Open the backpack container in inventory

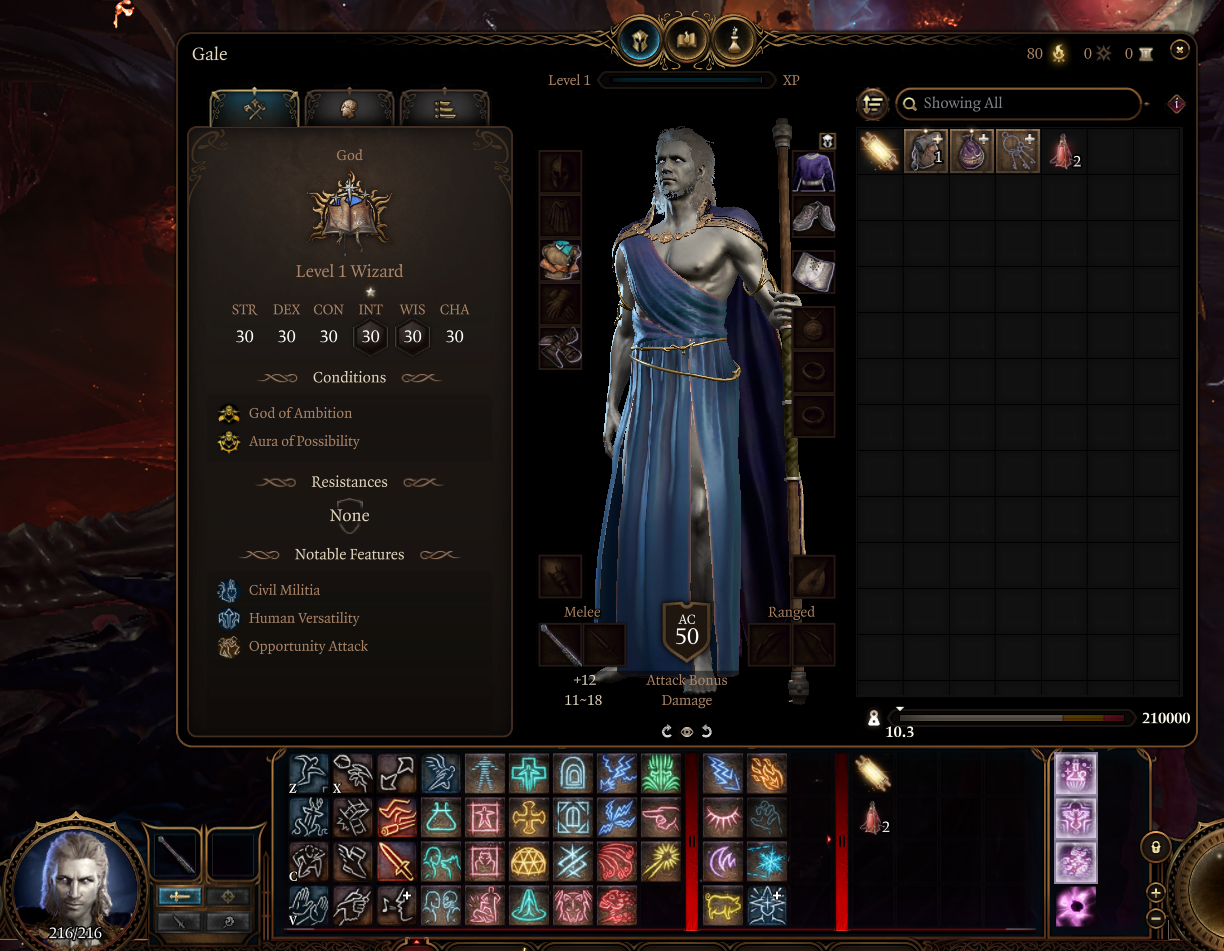pos(925,152)
